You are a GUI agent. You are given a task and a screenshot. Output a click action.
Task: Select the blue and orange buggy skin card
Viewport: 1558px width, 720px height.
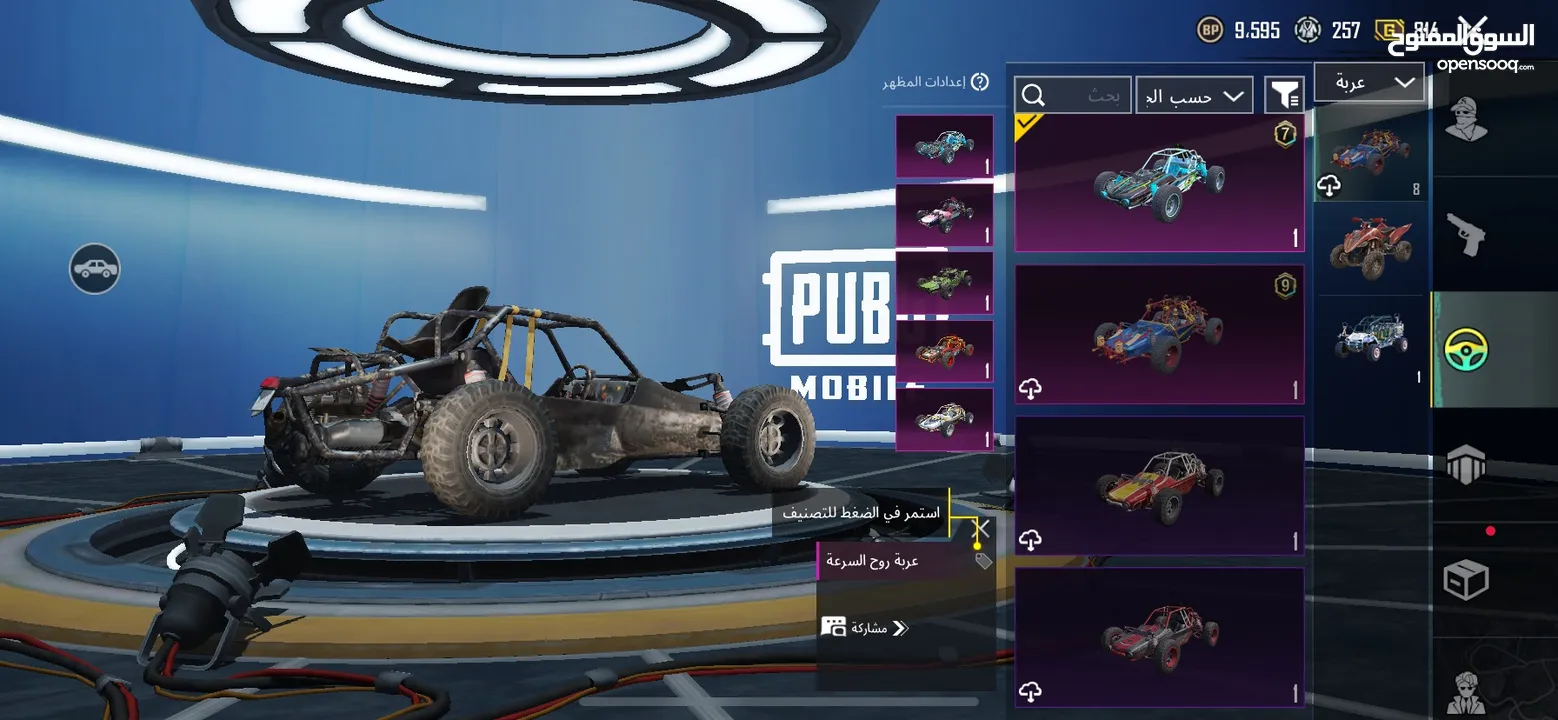[x=1159, y=334]
